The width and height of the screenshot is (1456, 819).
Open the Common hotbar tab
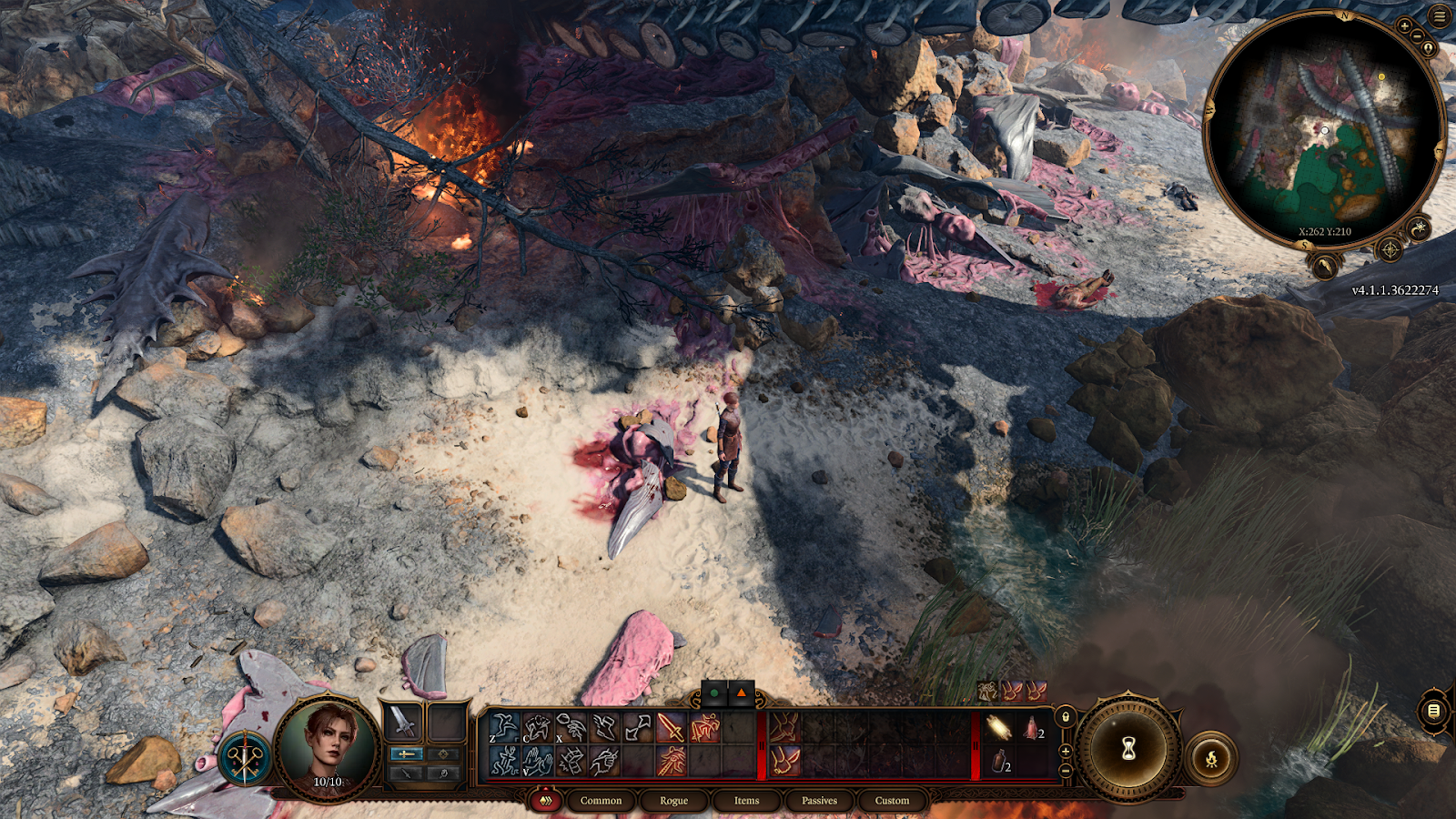[x=601, y=801]
